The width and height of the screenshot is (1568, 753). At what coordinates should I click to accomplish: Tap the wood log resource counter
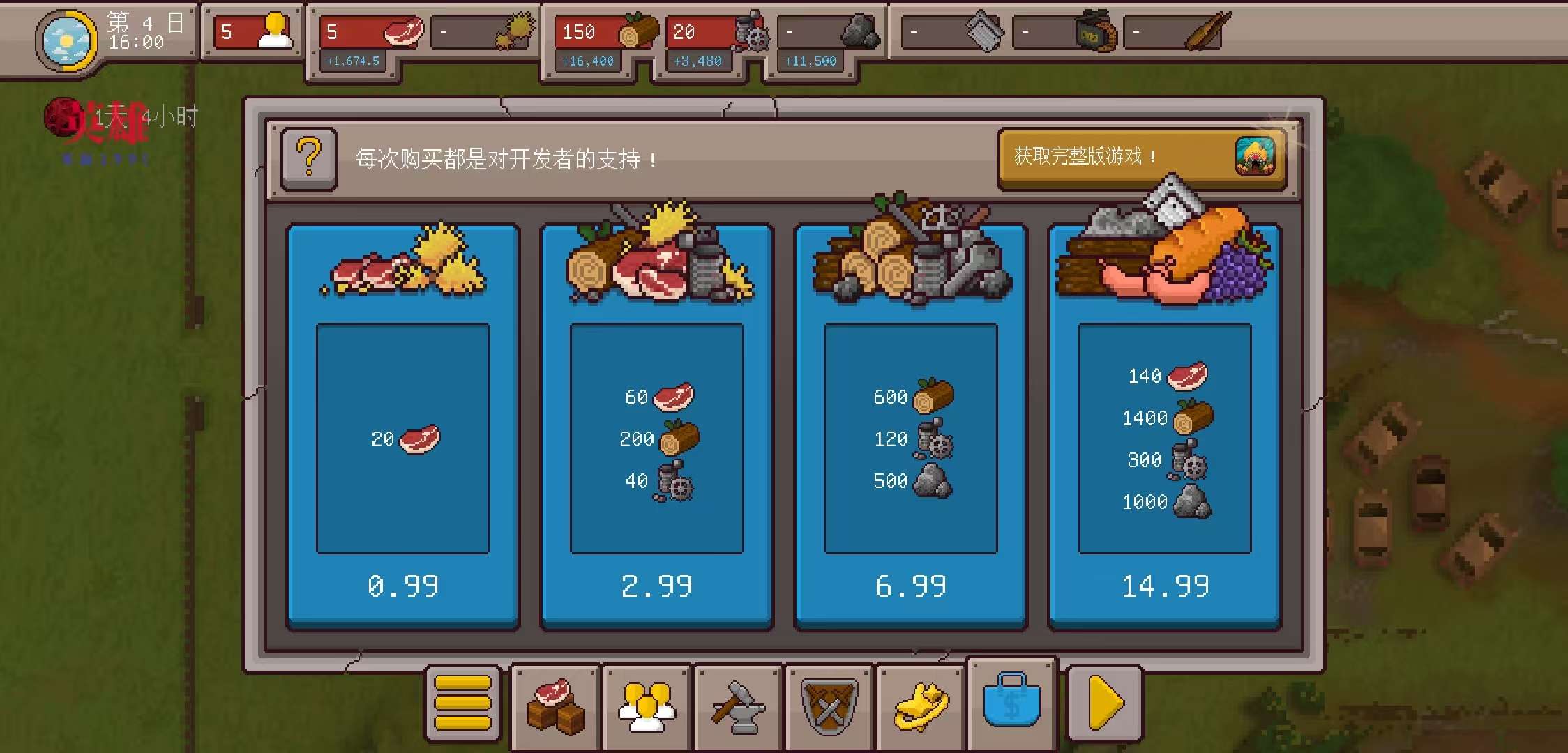[605, 32]
